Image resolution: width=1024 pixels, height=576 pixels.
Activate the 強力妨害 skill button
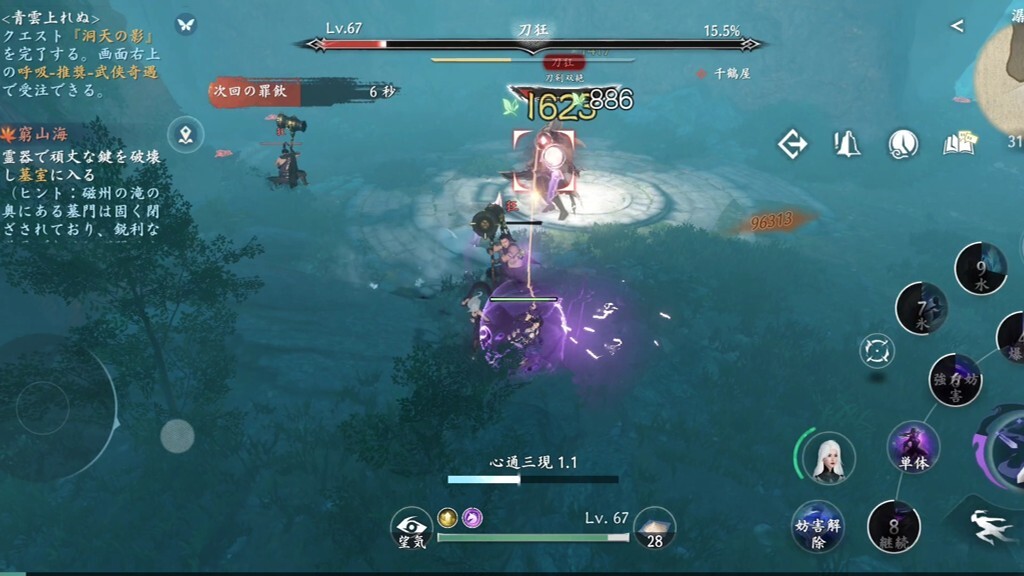tap(955, 380)
